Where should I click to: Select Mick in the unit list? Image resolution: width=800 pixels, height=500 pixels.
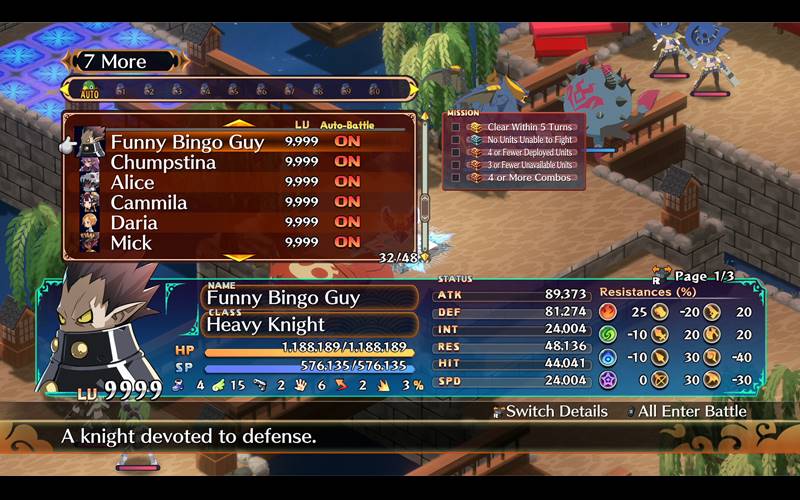click(x=131, y=242)
